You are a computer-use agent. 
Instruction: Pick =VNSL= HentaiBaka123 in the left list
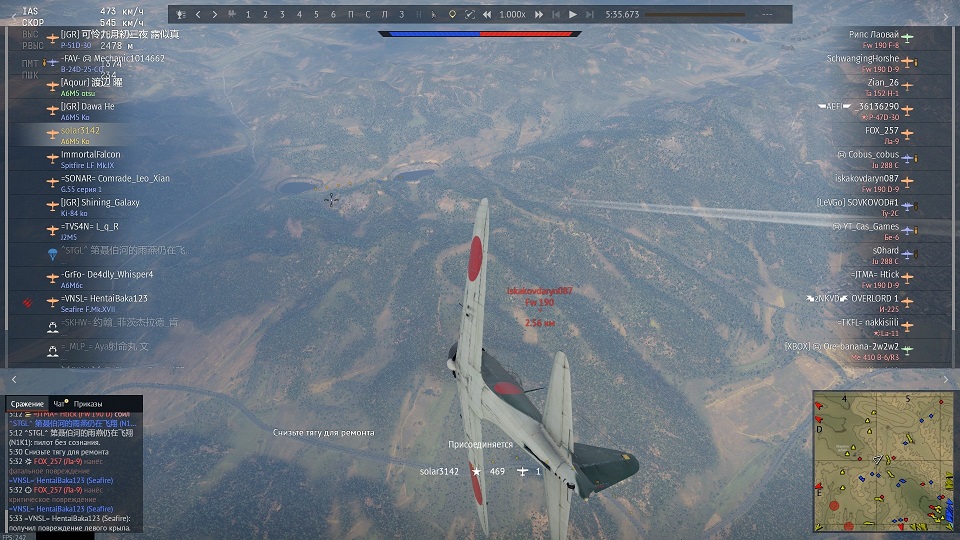click(x=104, y=299)
